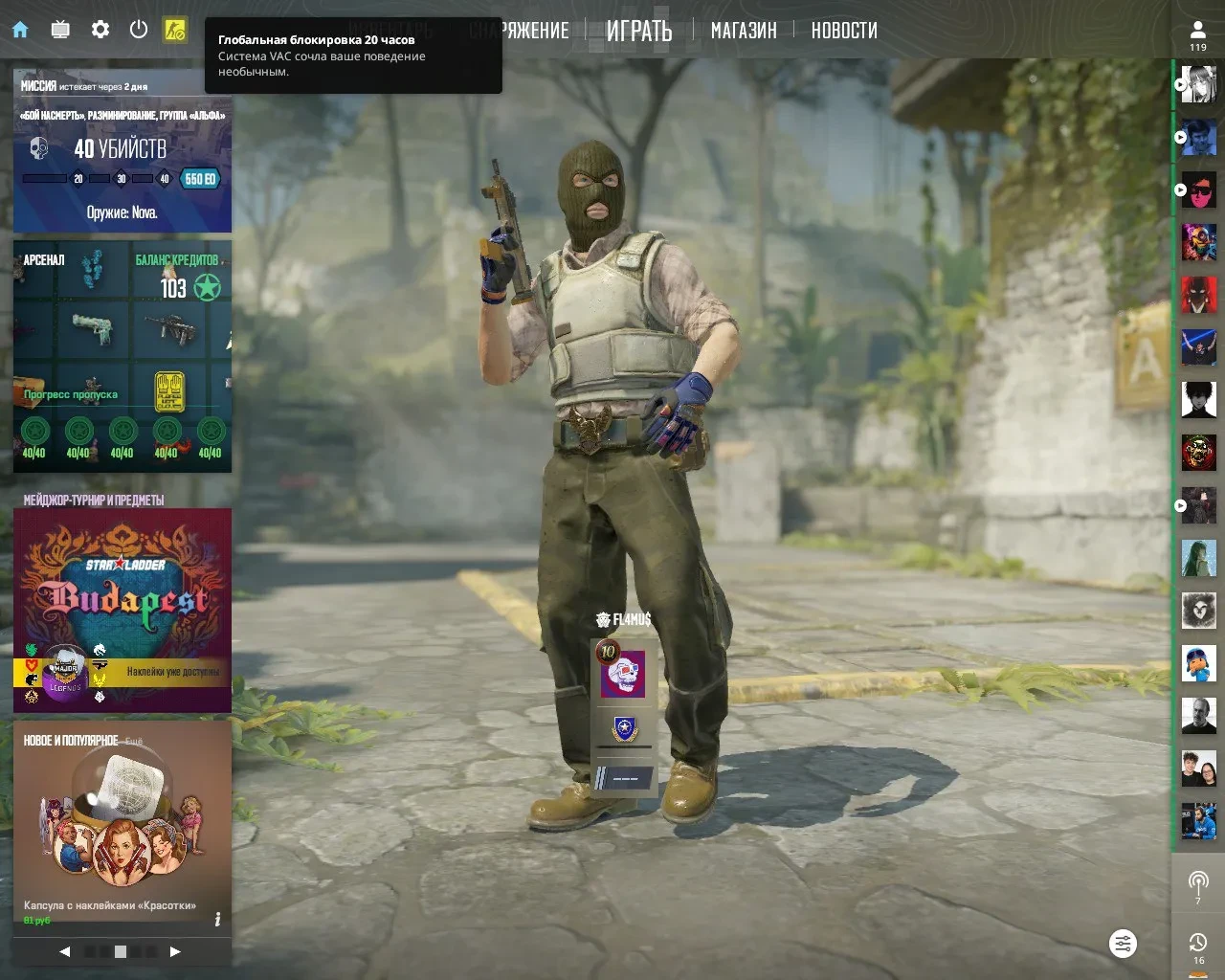The height and width of the screenshot is (980, 1225).
Task: Select the yellow cooldown ban icon
Action: tap(174, 30)
